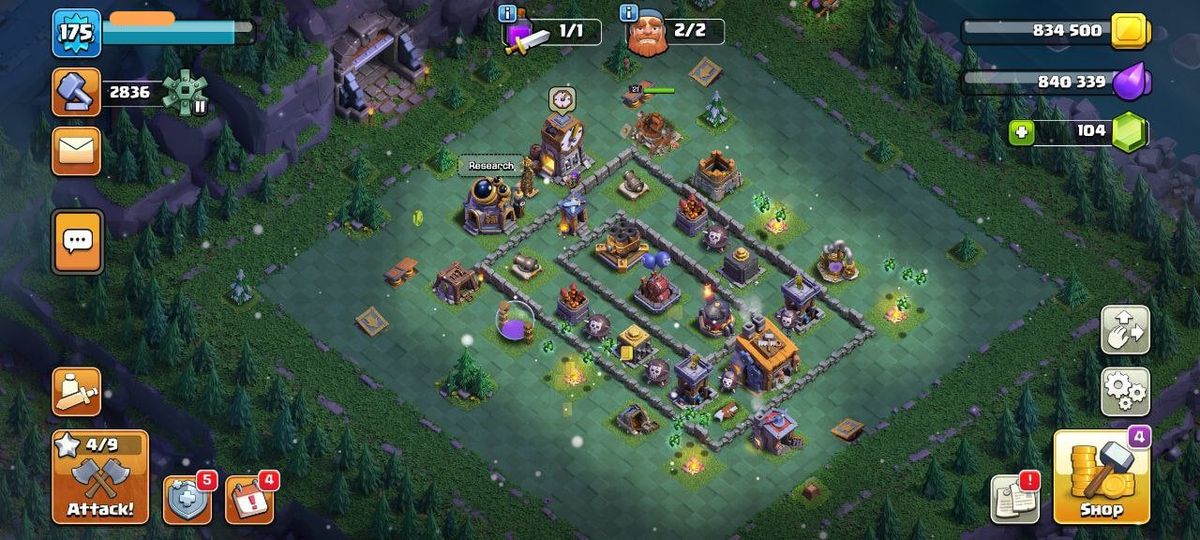
Task: Tap the Versus trophy hammer icon
Action: coord(76,92)
